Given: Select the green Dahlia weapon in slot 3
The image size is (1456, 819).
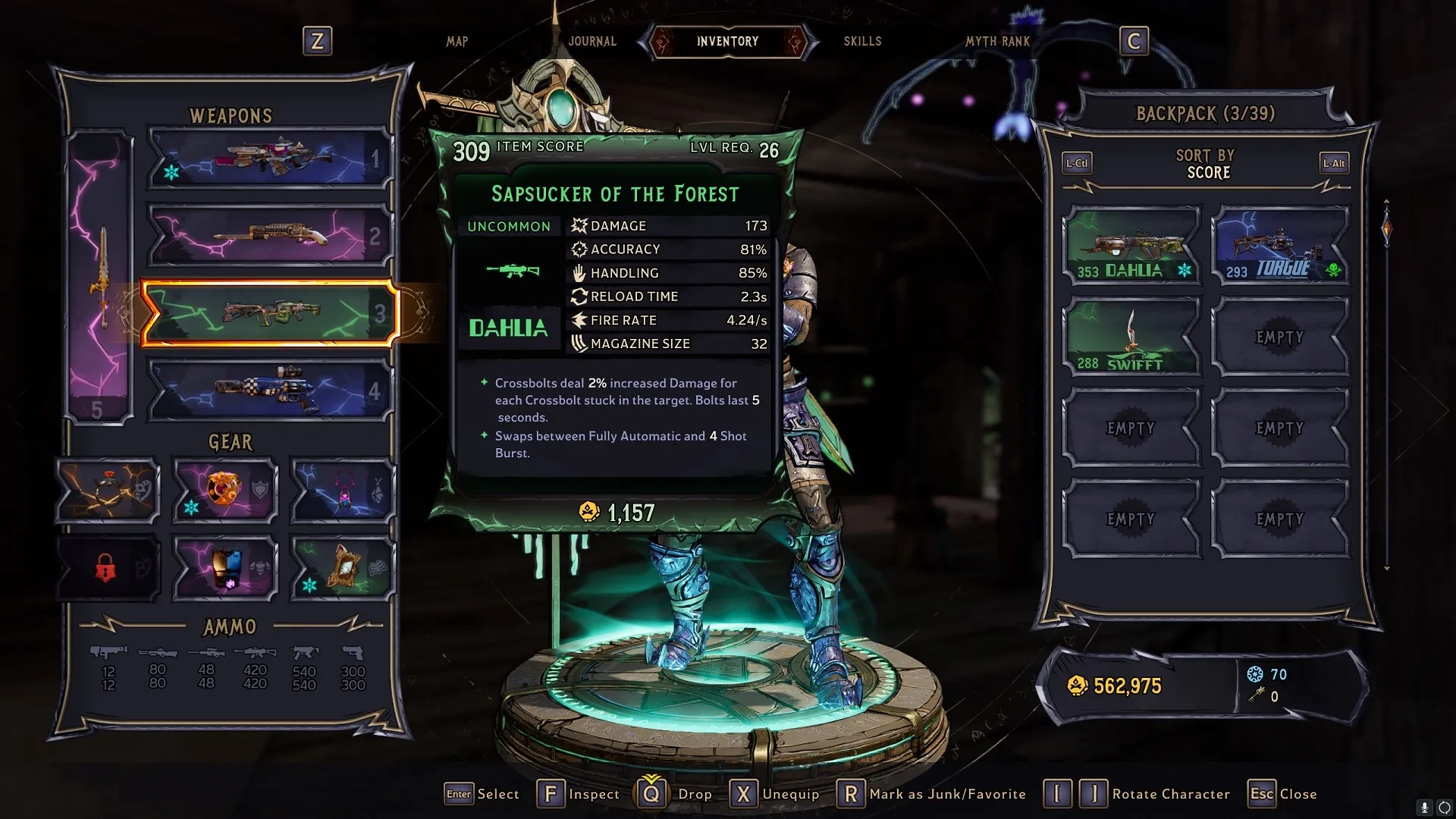Looking at the screenshot, I should coord(270,313).
